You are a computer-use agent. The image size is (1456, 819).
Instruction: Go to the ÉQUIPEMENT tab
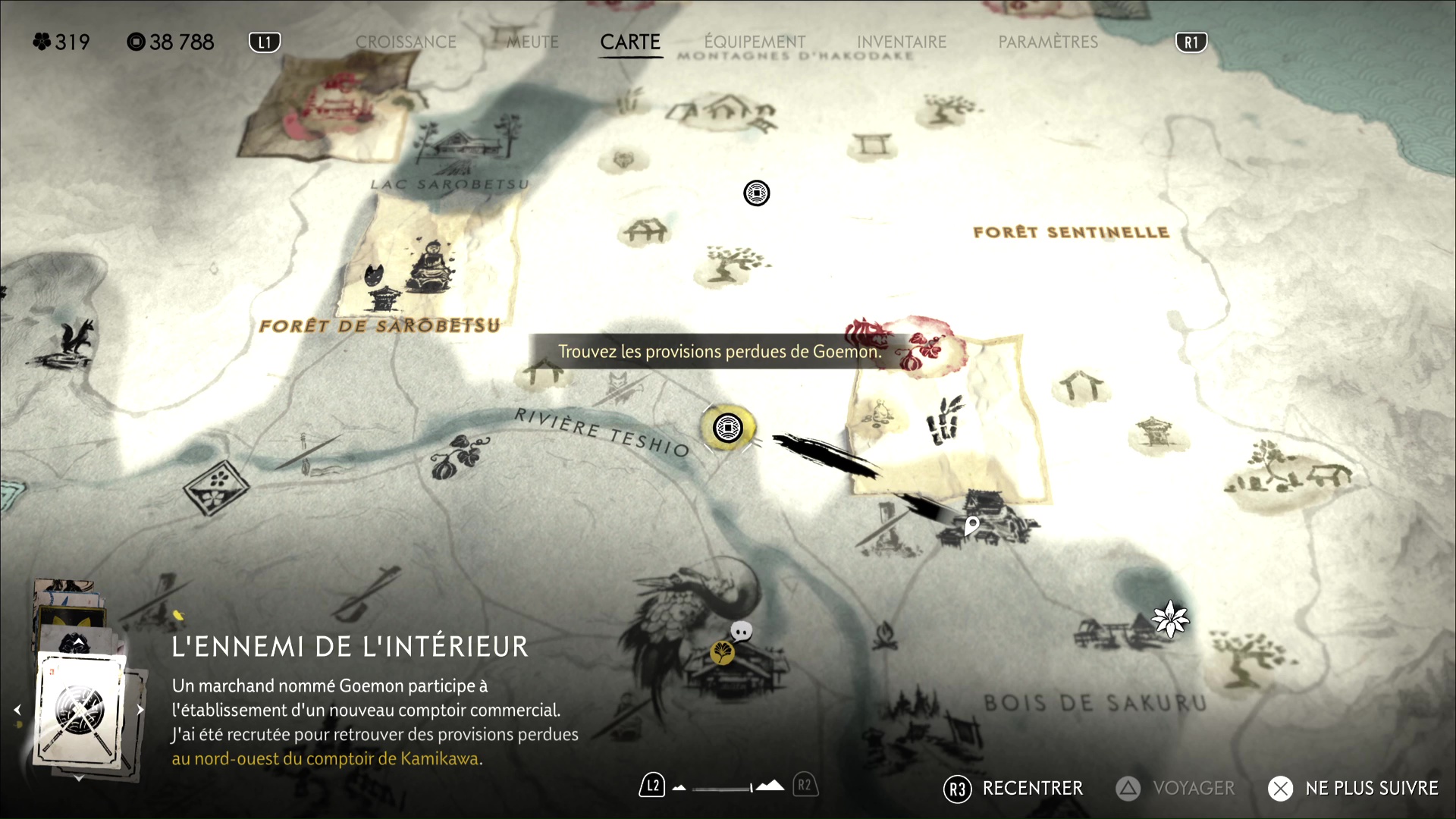(x=755, y=42)
